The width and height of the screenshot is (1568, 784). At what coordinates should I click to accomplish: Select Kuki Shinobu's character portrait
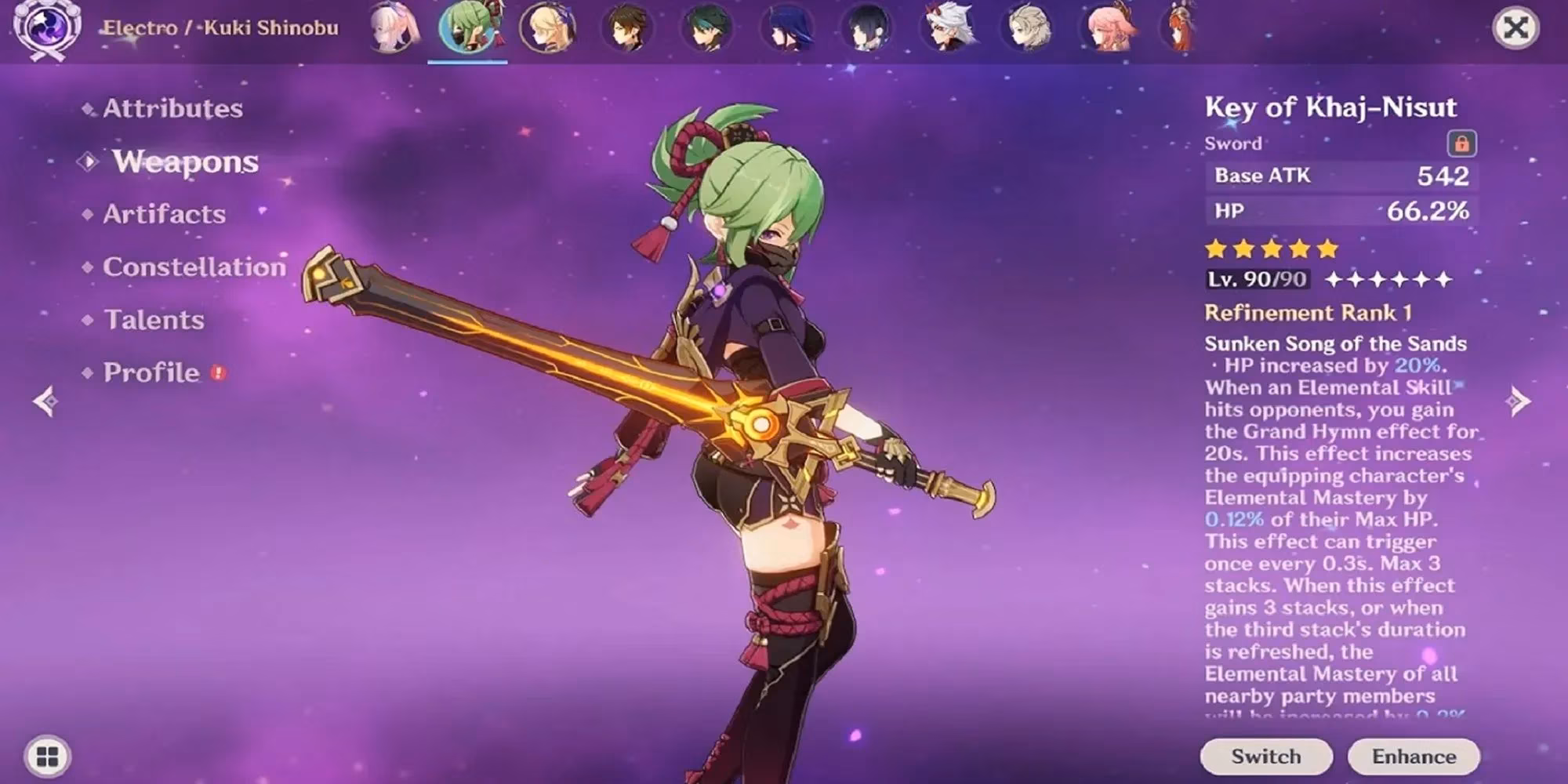click(x=469, y=31)
